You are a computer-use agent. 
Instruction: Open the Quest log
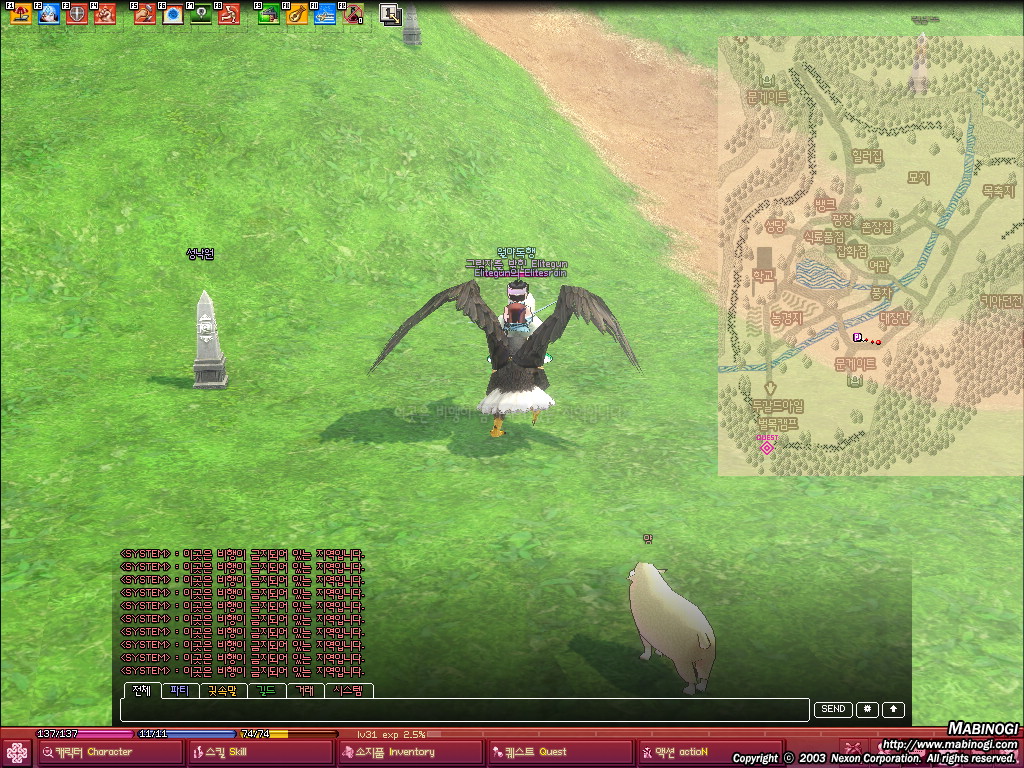(x=560, y=752)
